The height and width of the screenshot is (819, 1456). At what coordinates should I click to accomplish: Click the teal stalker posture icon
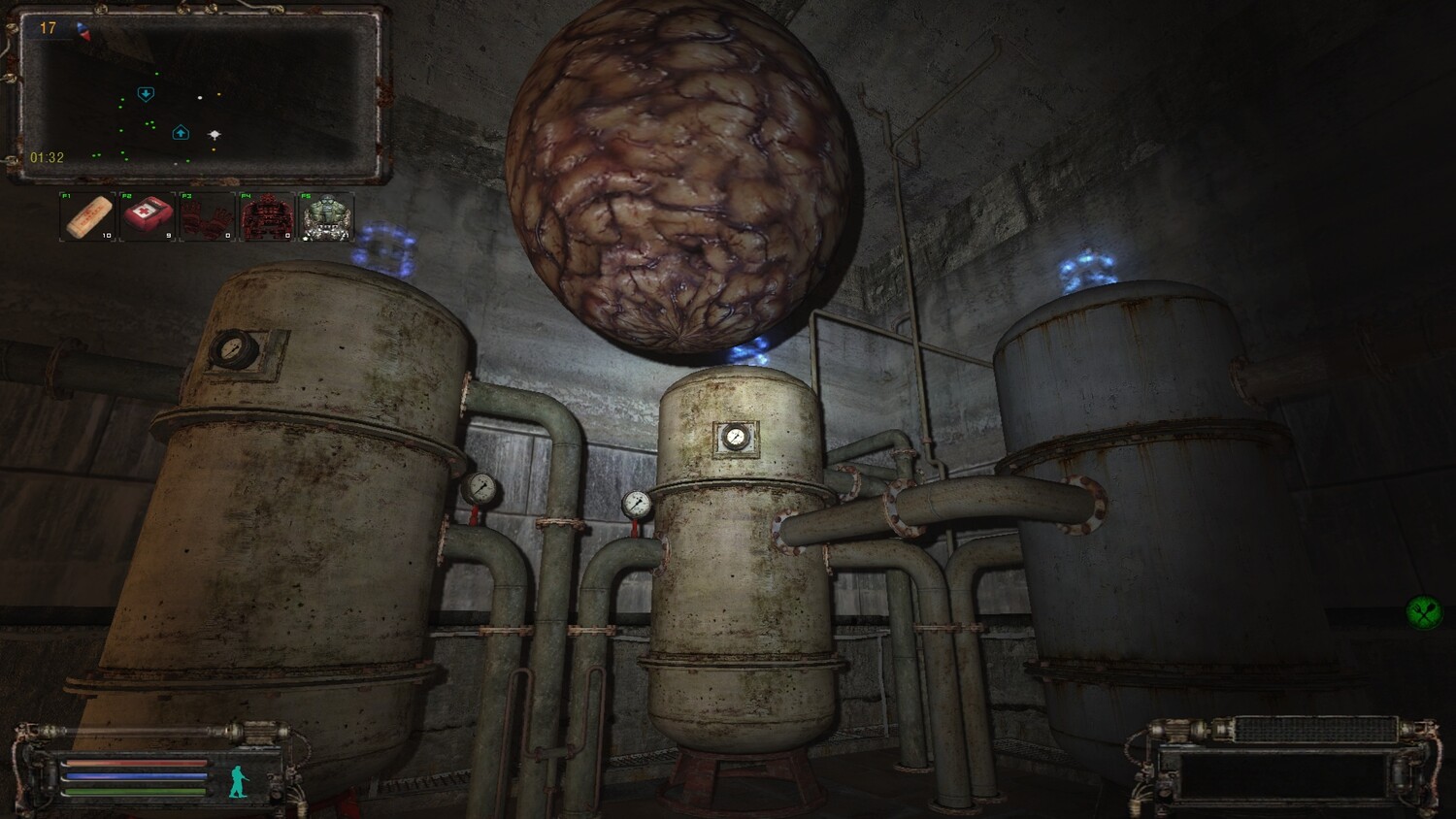(238, 780)
